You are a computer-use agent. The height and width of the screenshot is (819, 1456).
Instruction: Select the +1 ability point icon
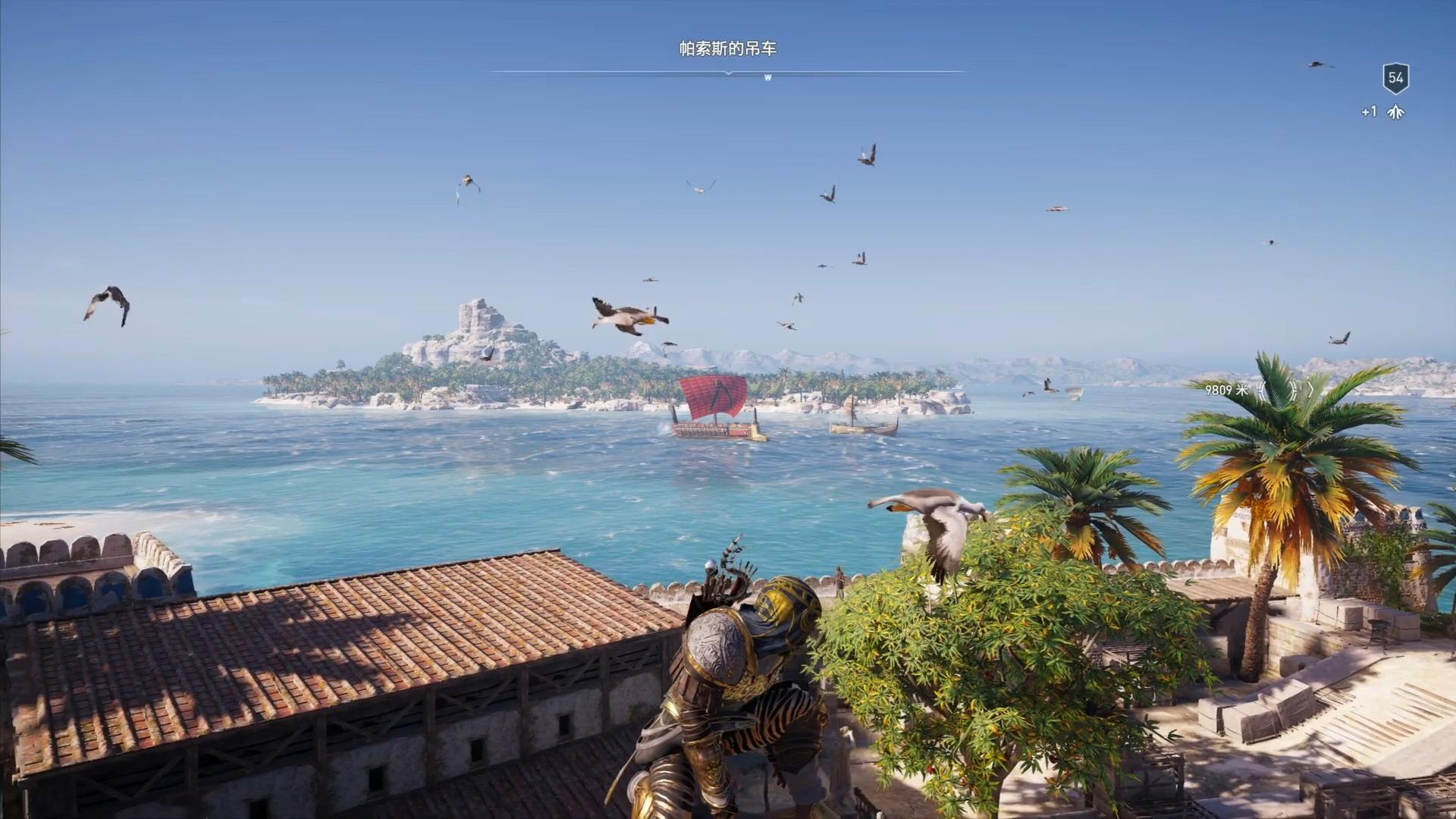1395,112
